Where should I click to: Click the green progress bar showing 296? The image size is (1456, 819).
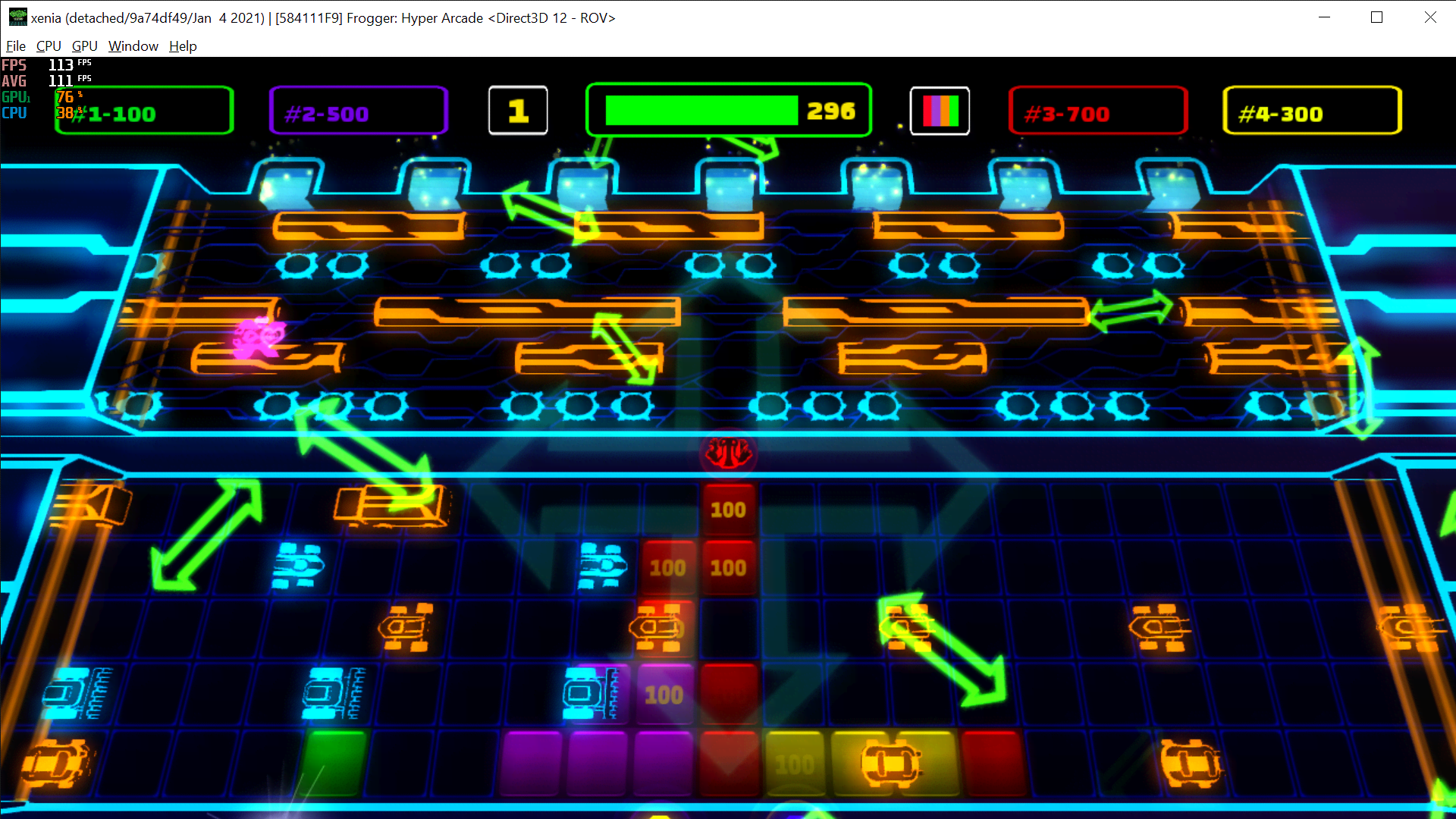pos(728,110)
